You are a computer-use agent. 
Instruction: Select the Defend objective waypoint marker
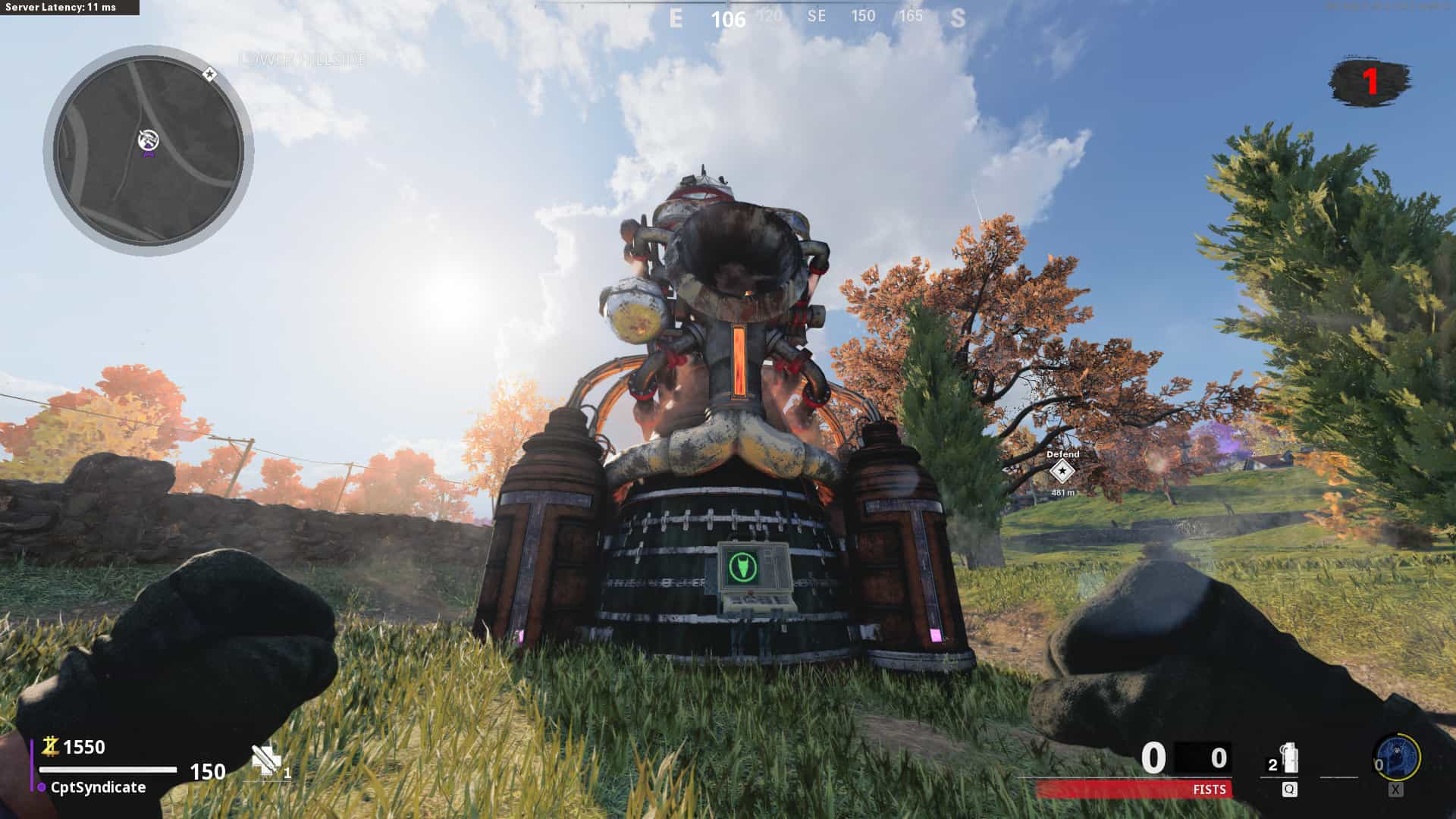(x=1062, y=472)
